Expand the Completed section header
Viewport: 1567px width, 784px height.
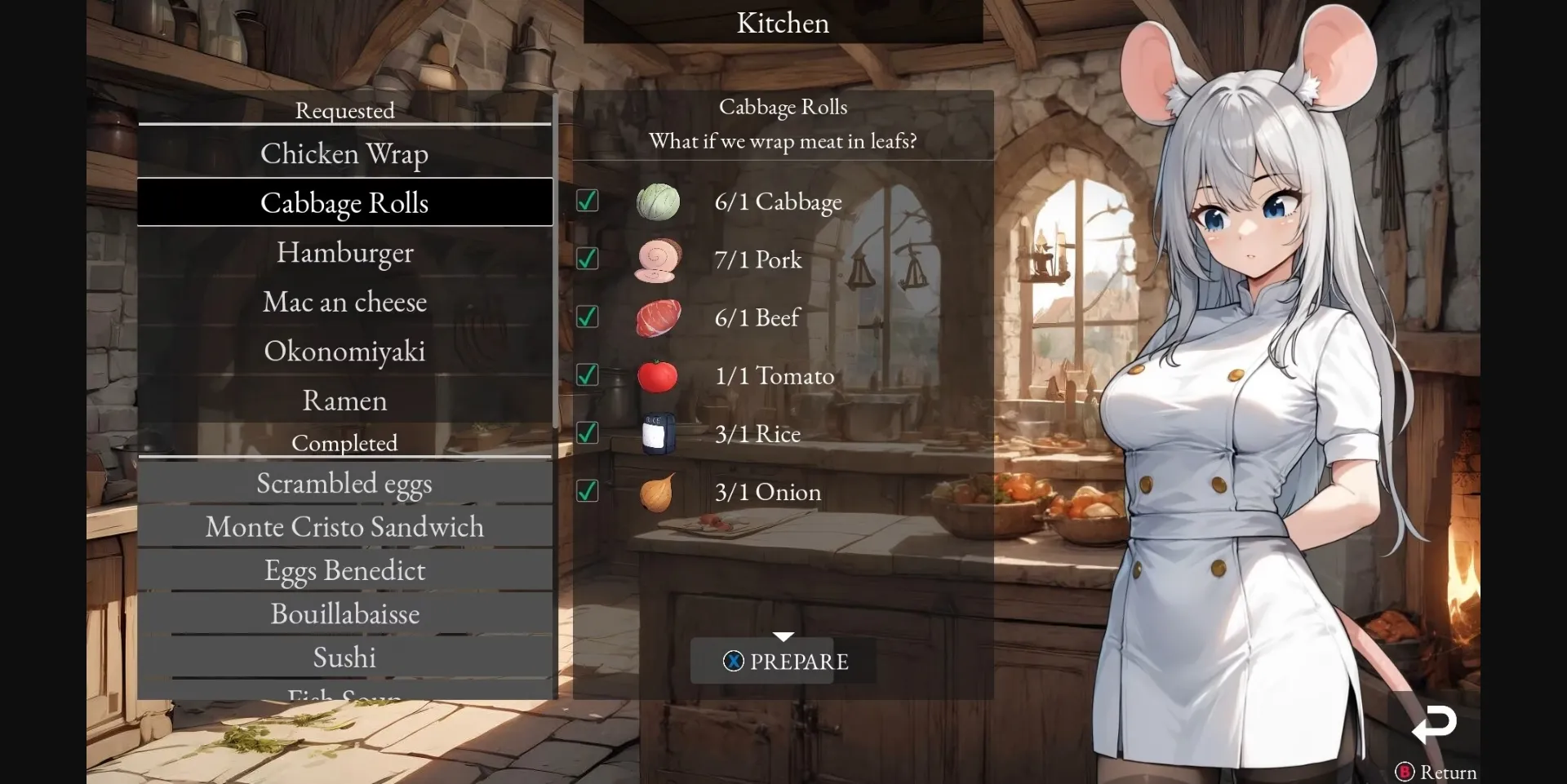point(344,443)
